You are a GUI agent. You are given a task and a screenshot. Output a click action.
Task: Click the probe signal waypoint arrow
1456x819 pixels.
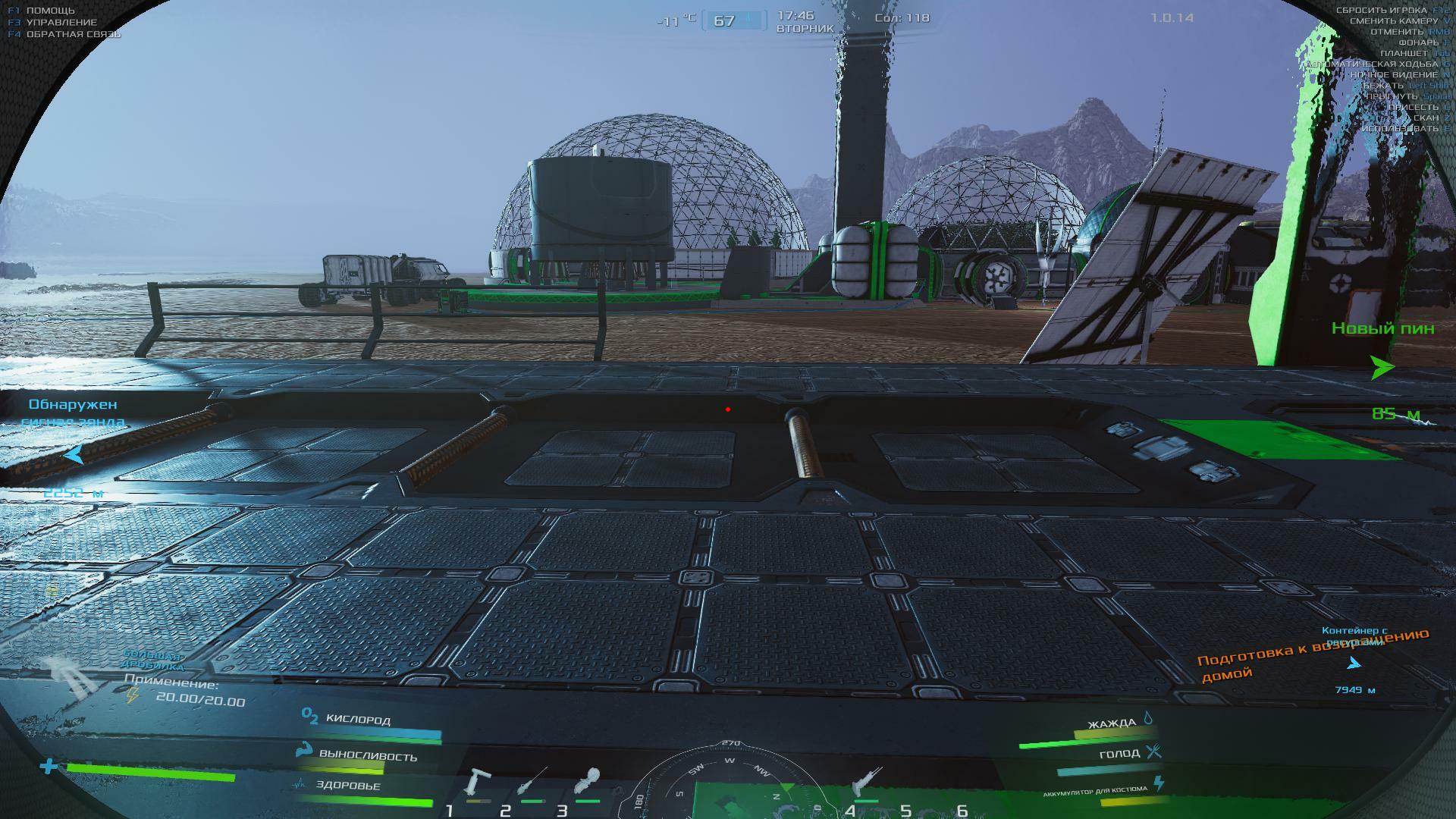tap(74, 455)
